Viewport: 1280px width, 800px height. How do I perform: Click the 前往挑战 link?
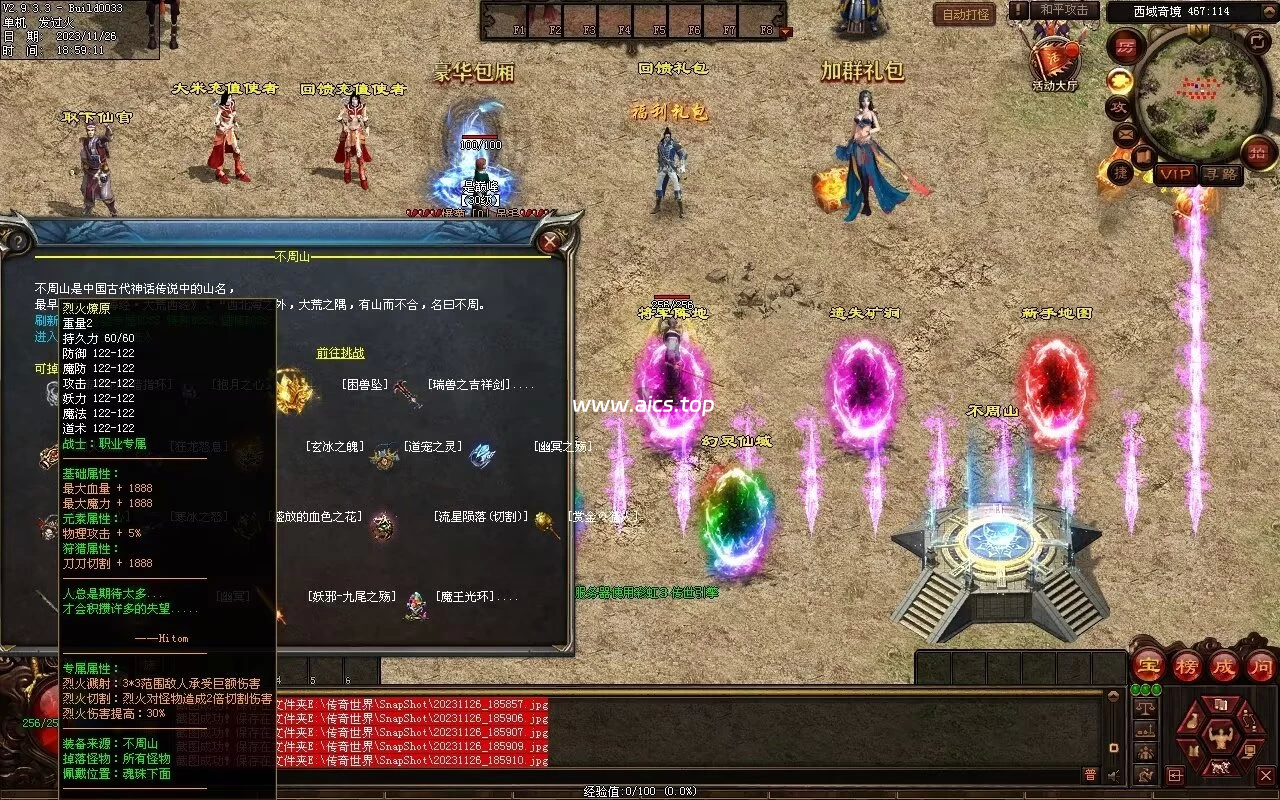pyautogui.click(x=340, y=353)
